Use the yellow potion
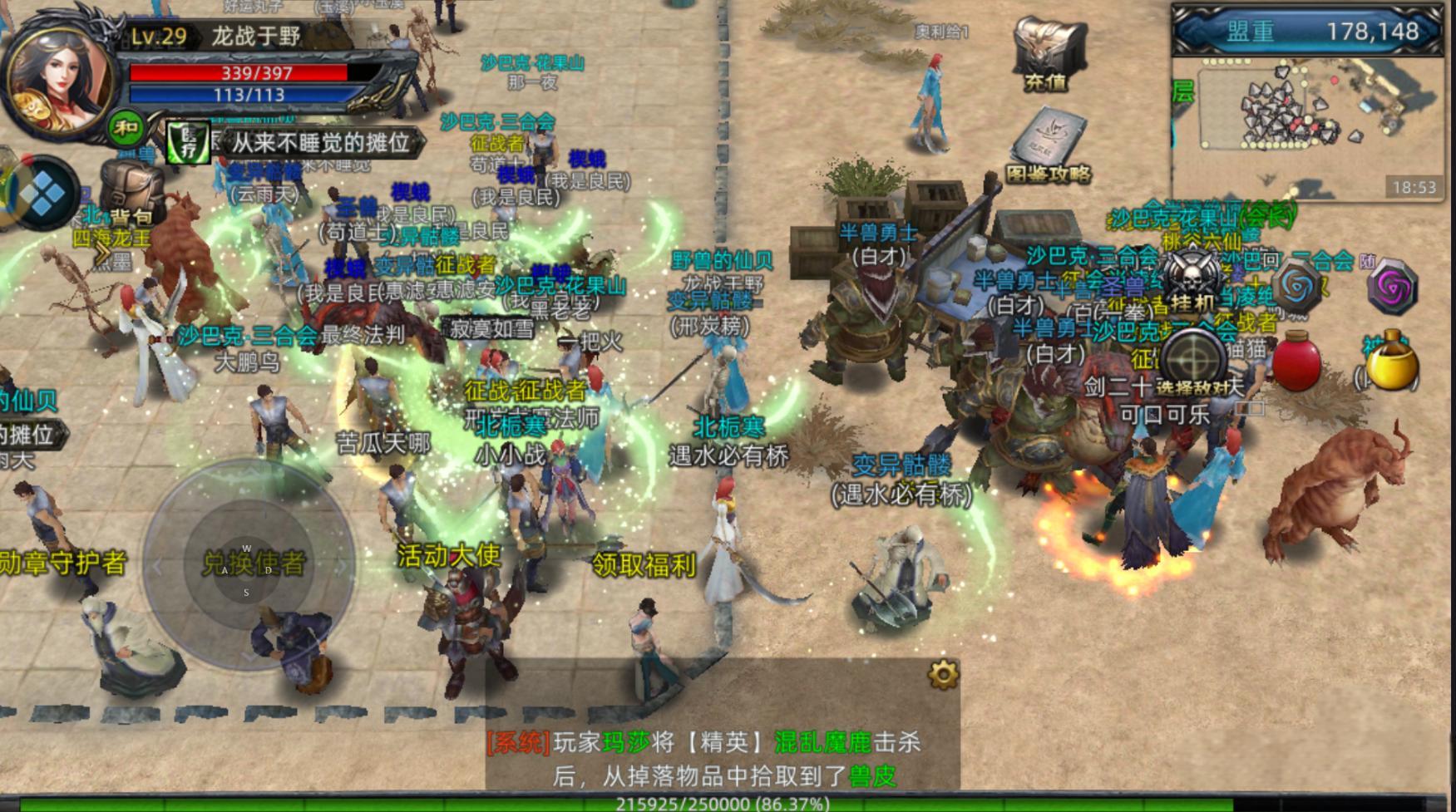 click(x=1392, y=363)
